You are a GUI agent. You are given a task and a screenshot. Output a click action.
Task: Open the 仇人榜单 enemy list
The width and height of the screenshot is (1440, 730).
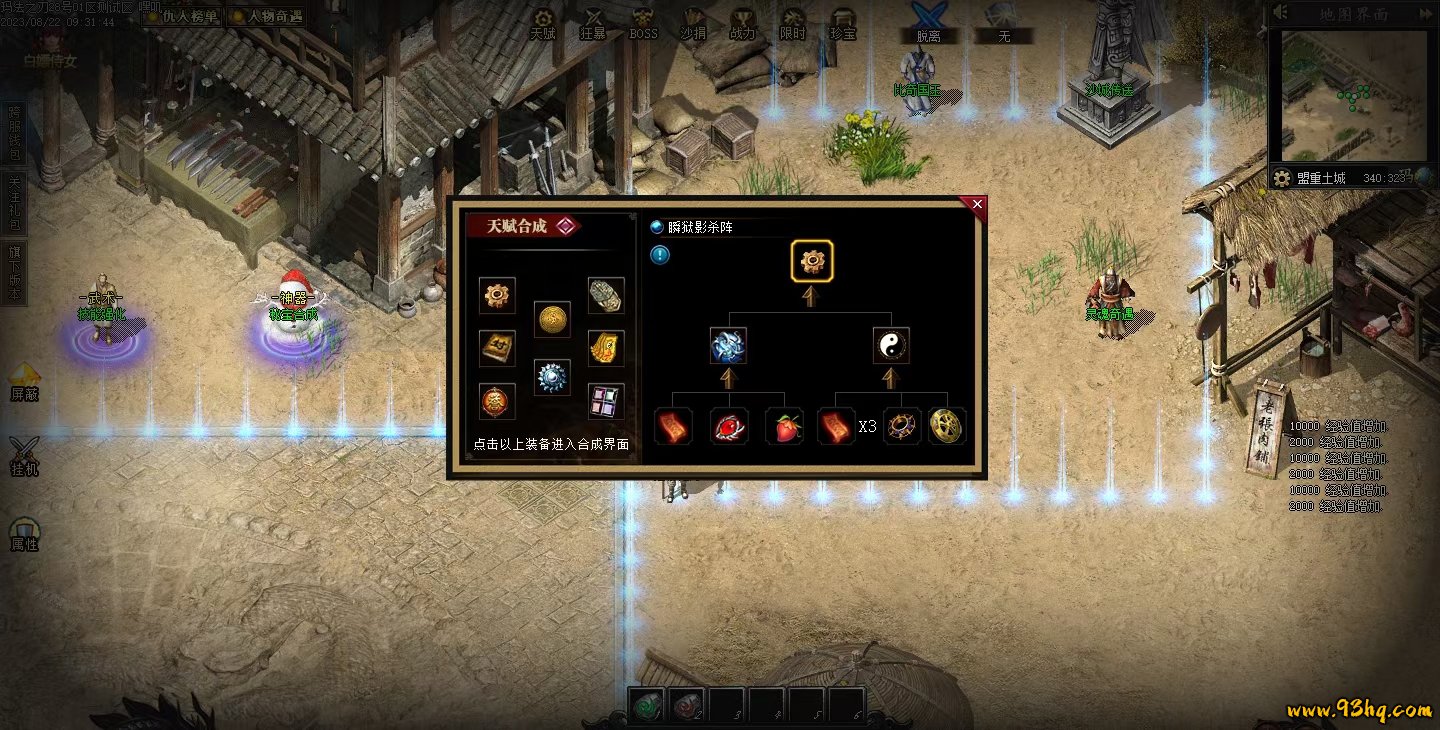click(183, 16)
